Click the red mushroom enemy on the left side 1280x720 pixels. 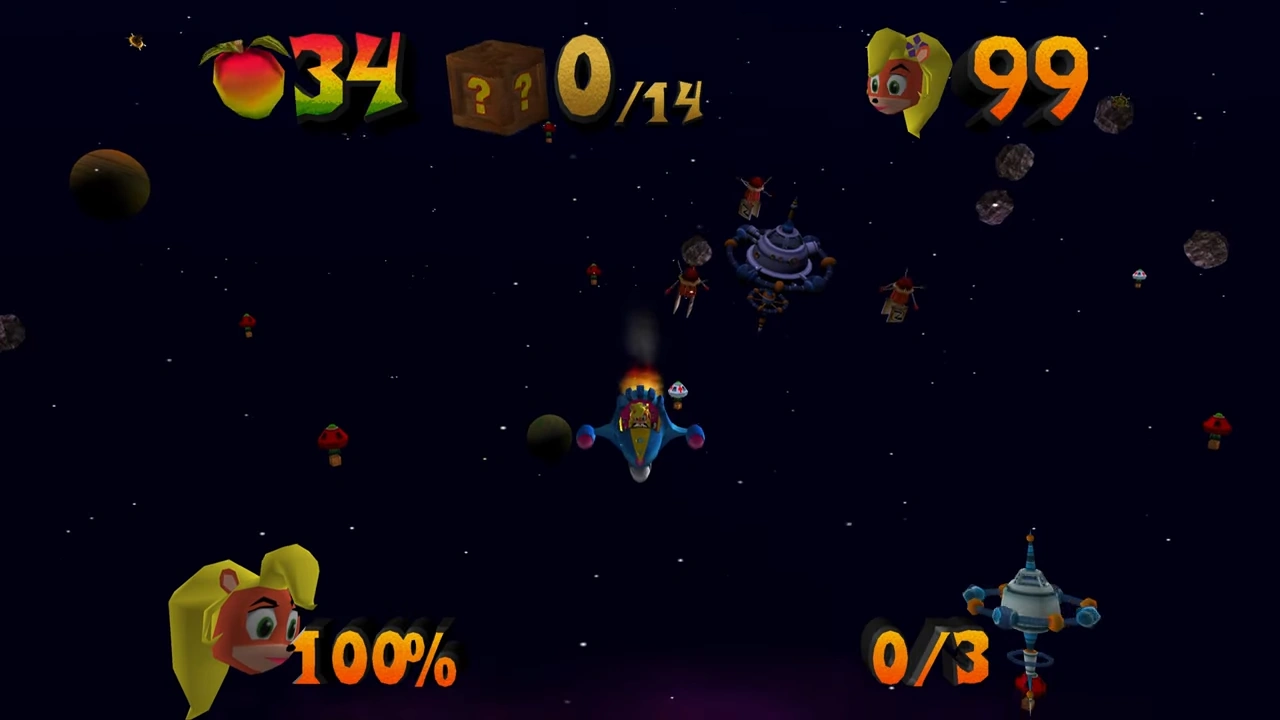pos(335,440)
